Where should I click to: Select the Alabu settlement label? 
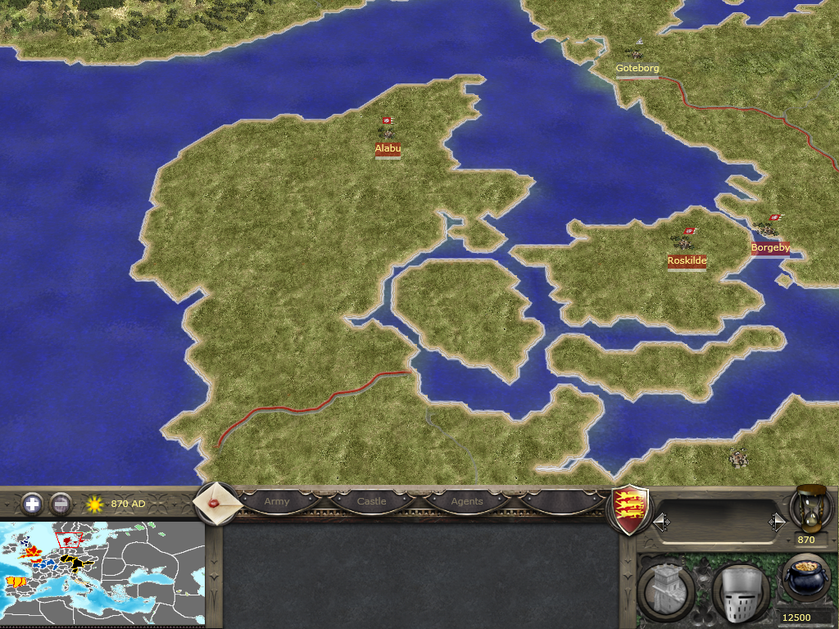tap(388, 149)
